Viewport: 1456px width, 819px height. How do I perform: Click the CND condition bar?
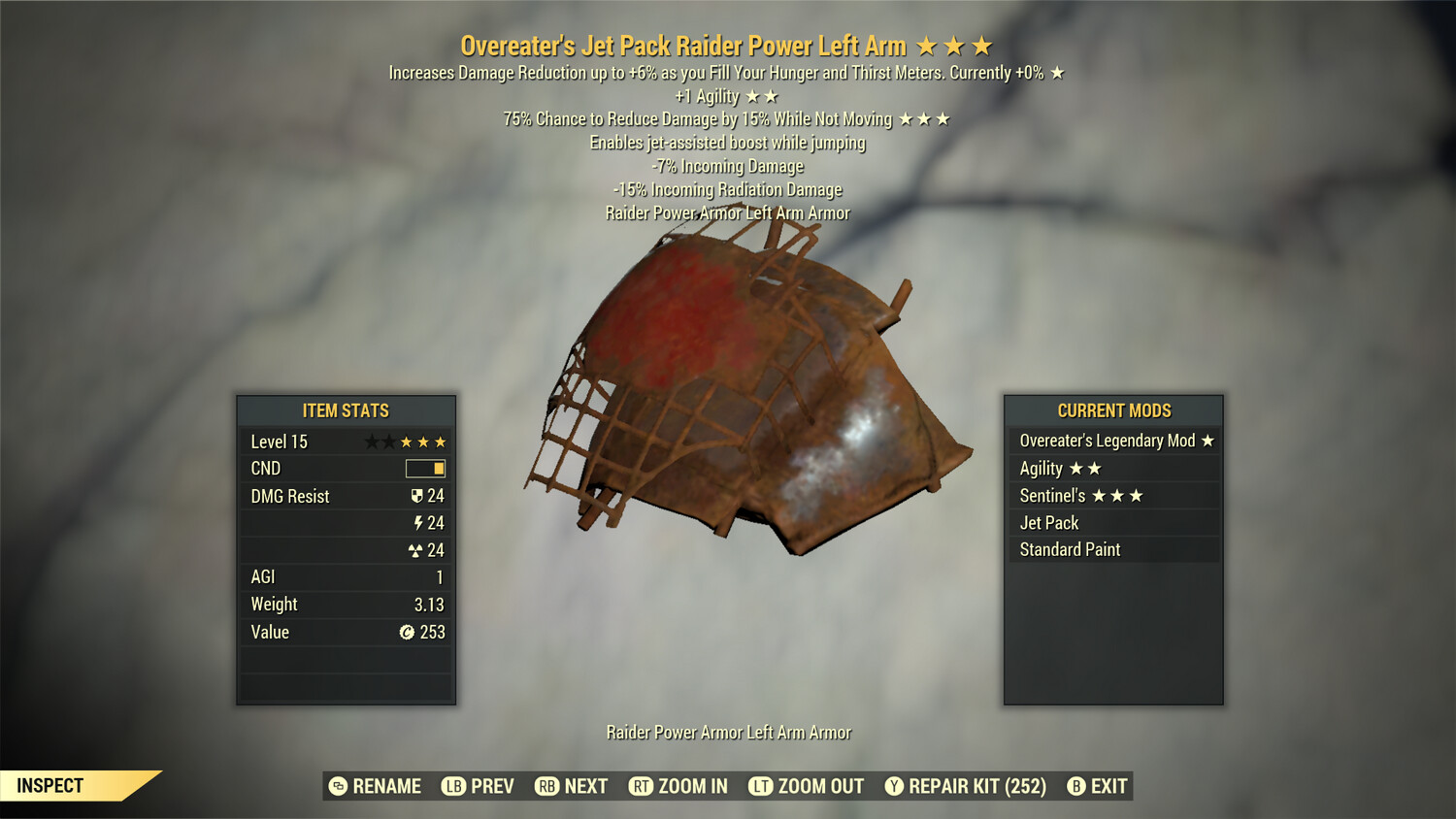click(x=427, y=468)
